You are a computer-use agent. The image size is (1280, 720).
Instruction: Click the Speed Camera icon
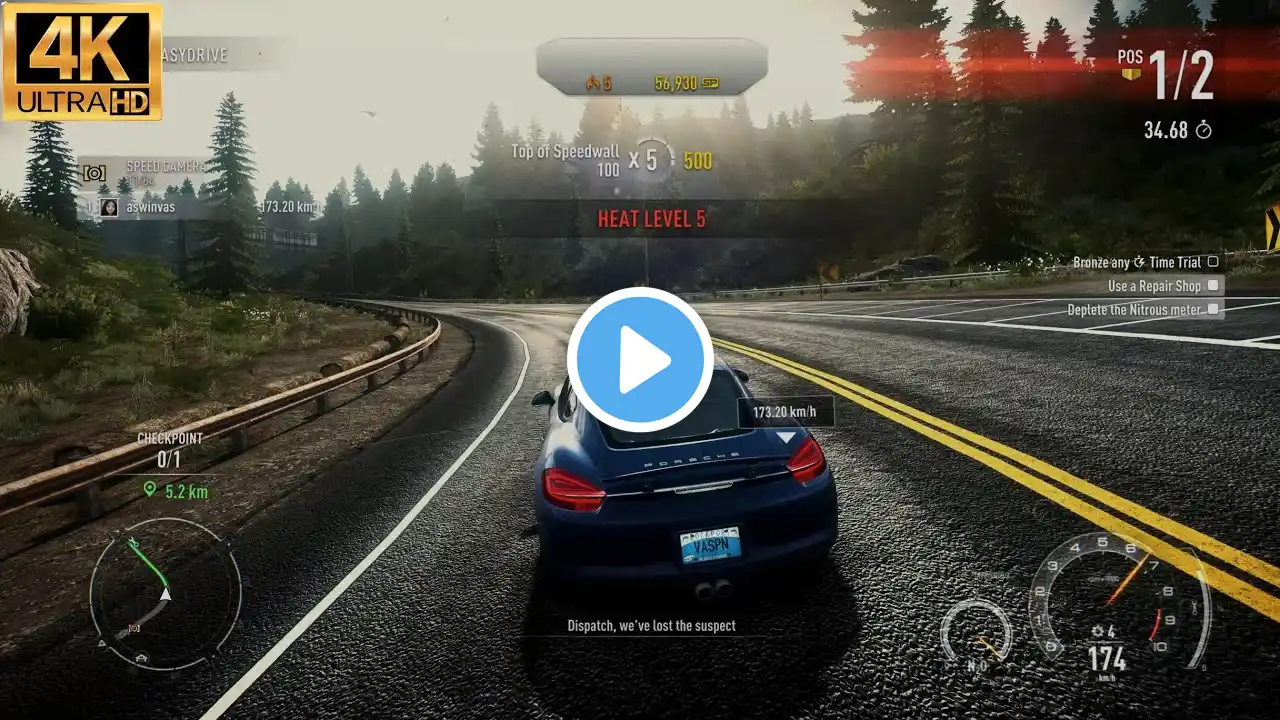(x=94, y=173)
